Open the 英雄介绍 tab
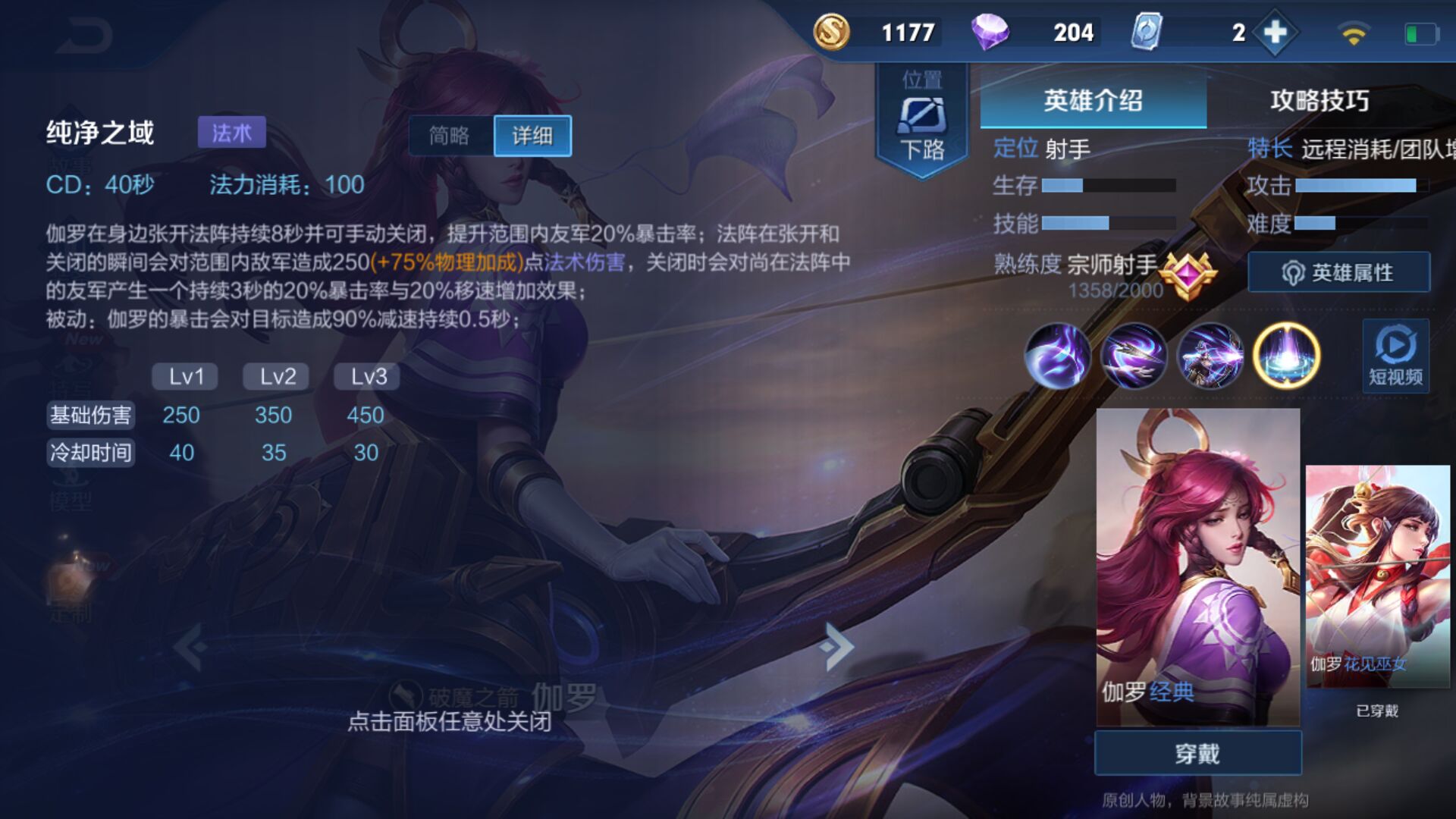The width and height of the screenshot is (1456, 819). [x=1092, y=102]
